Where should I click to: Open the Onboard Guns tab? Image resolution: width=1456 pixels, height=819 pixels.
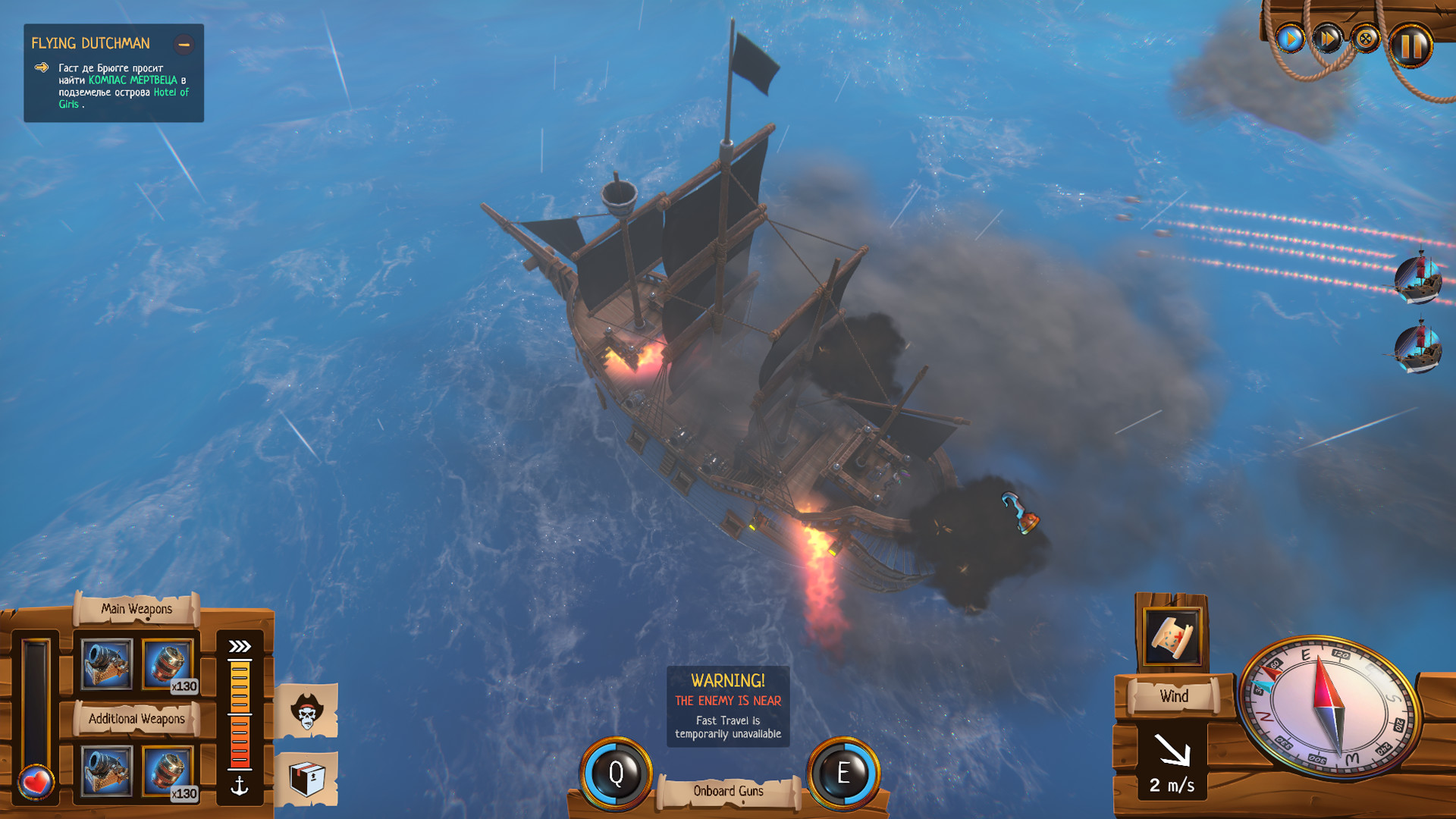point(727,790)
